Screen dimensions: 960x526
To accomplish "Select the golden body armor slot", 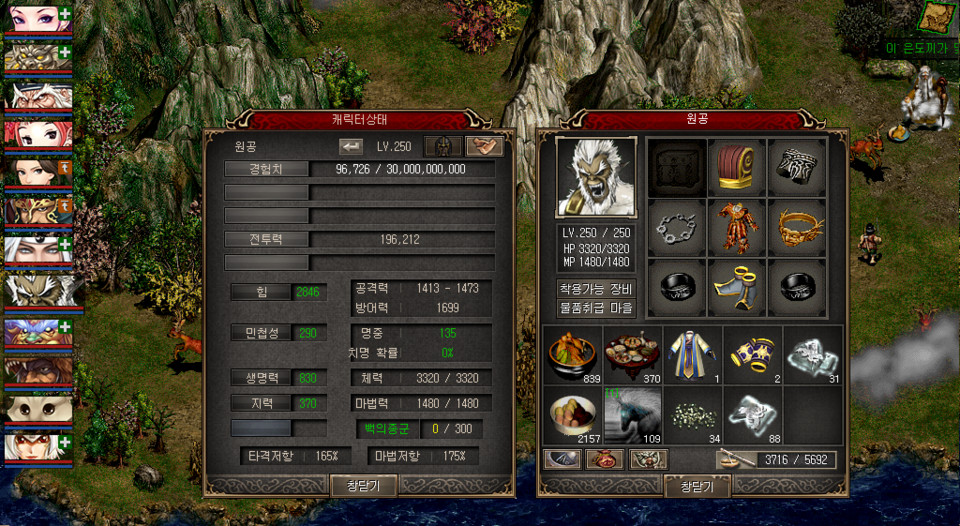I will point(737,228).
